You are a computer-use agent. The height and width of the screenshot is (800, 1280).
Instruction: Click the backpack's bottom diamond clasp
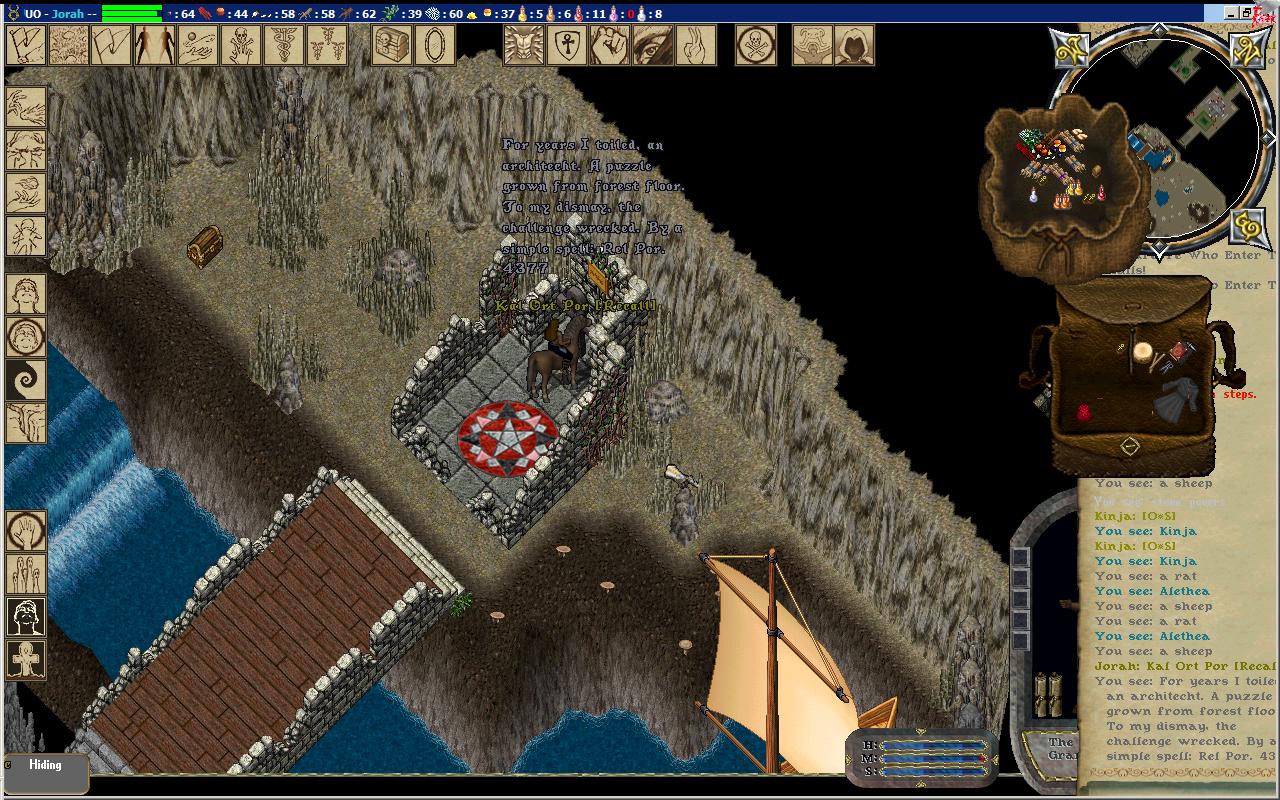point(1129,447)
